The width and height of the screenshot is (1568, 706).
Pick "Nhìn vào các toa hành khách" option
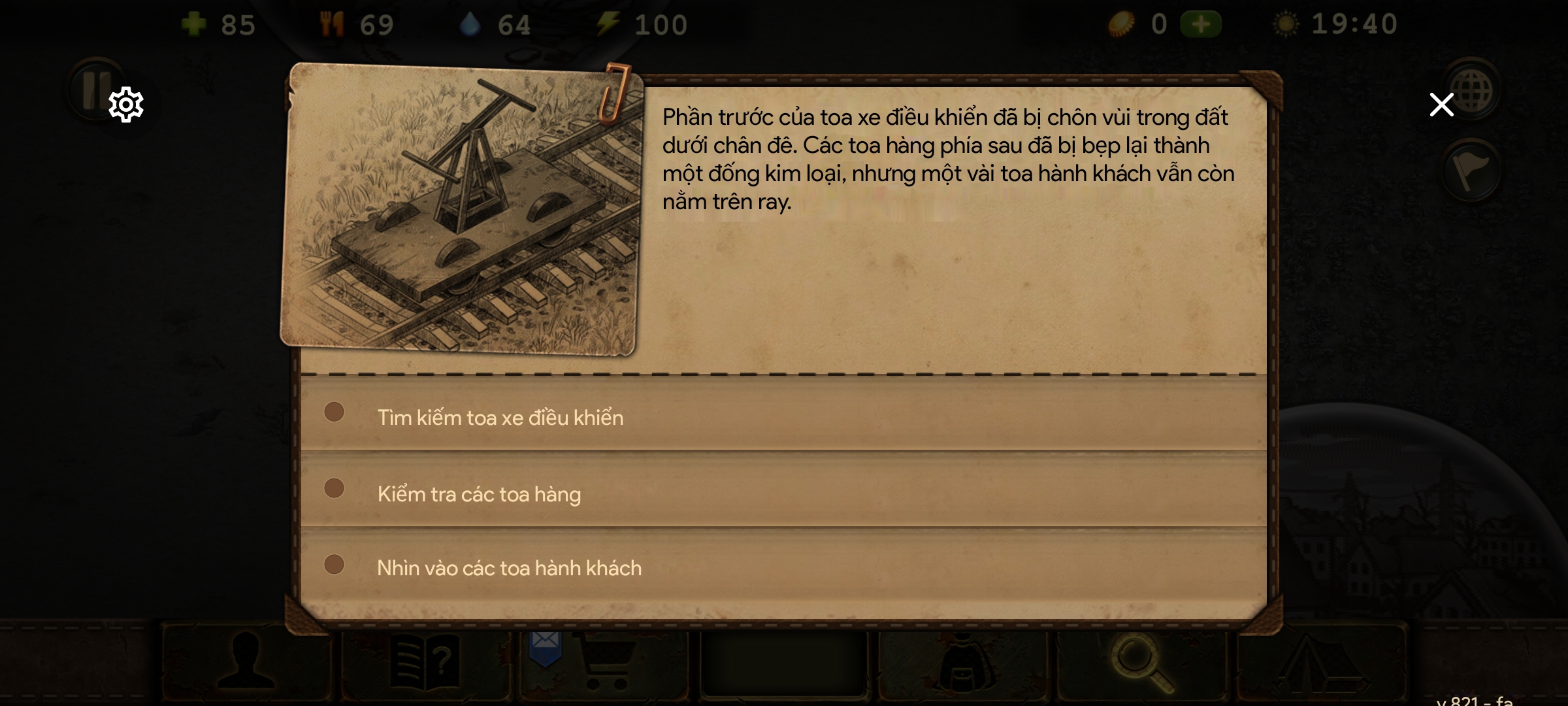[x=509, y=567]
